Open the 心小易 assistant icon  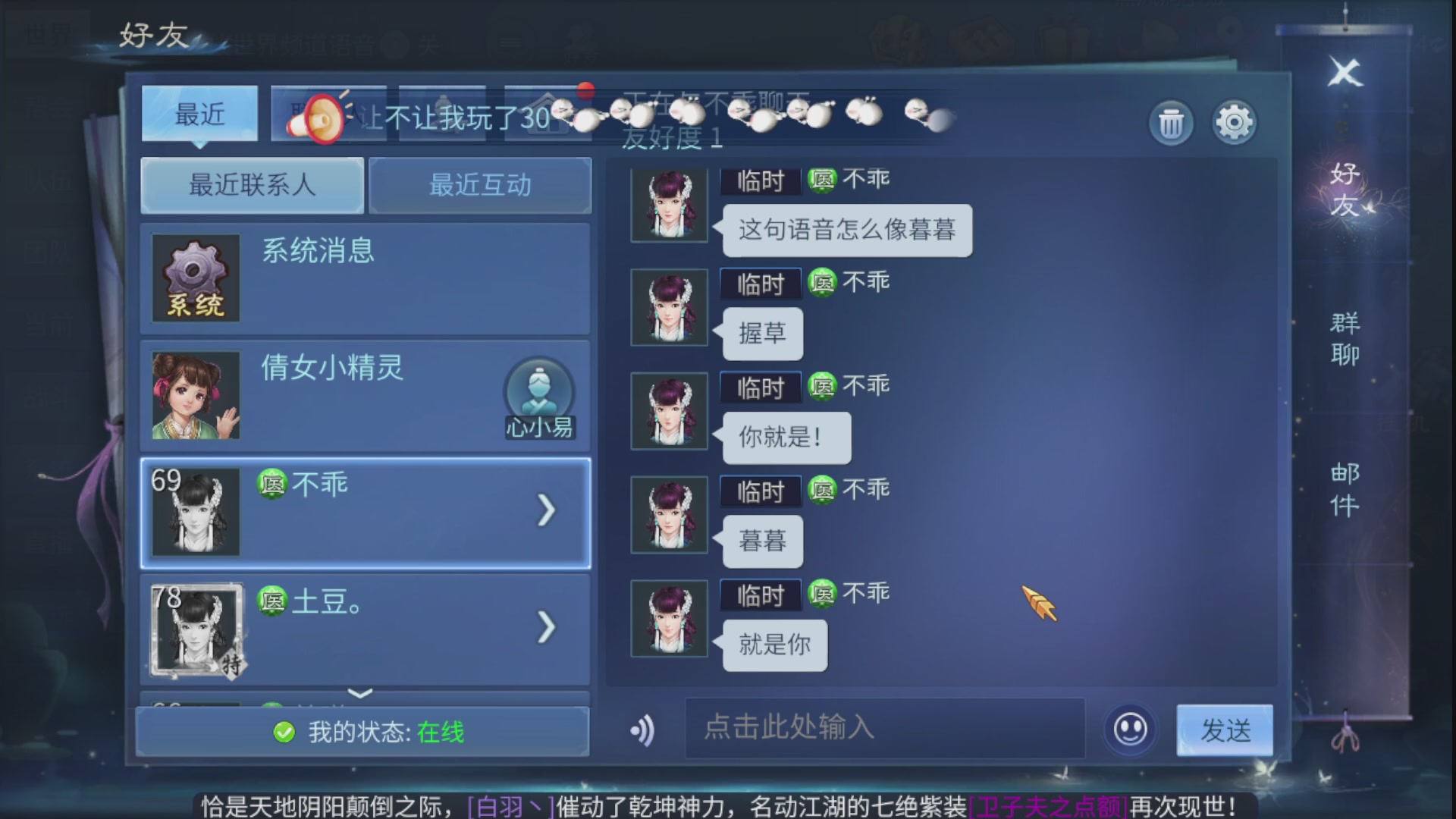click(x=540, y=394)
